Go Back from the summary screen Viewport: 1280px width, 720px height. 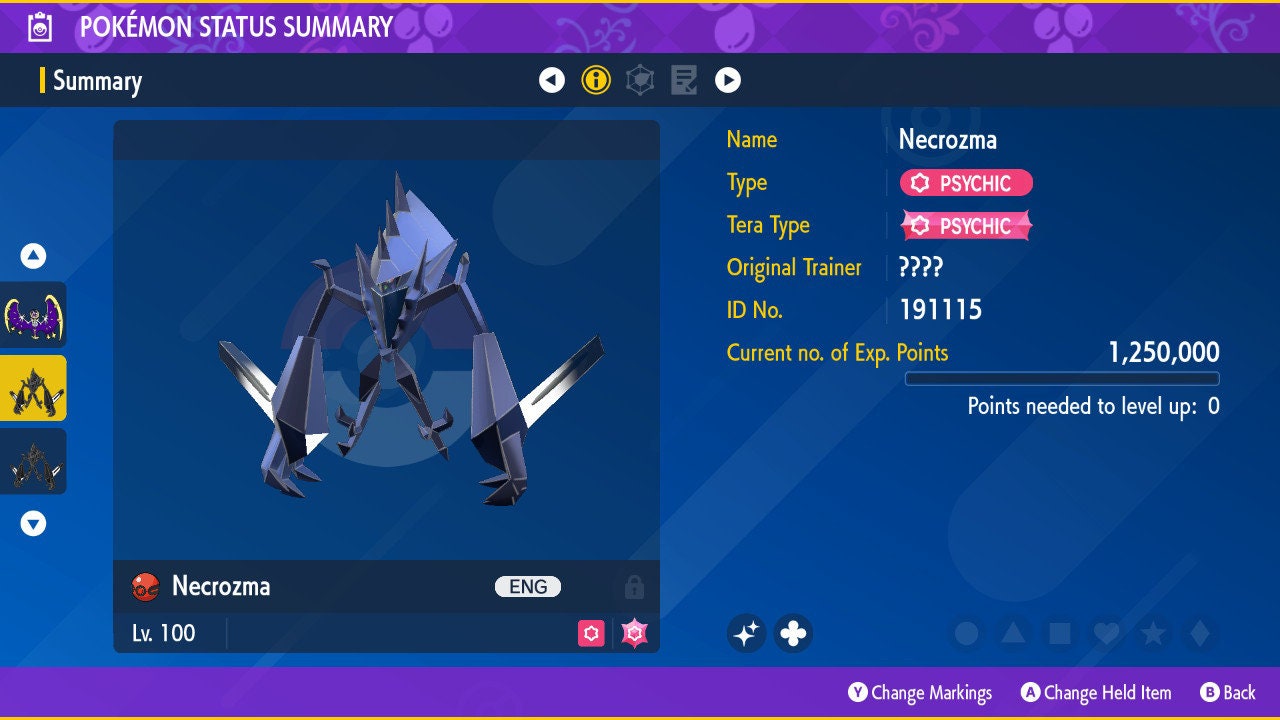[x=1228, y=692]
